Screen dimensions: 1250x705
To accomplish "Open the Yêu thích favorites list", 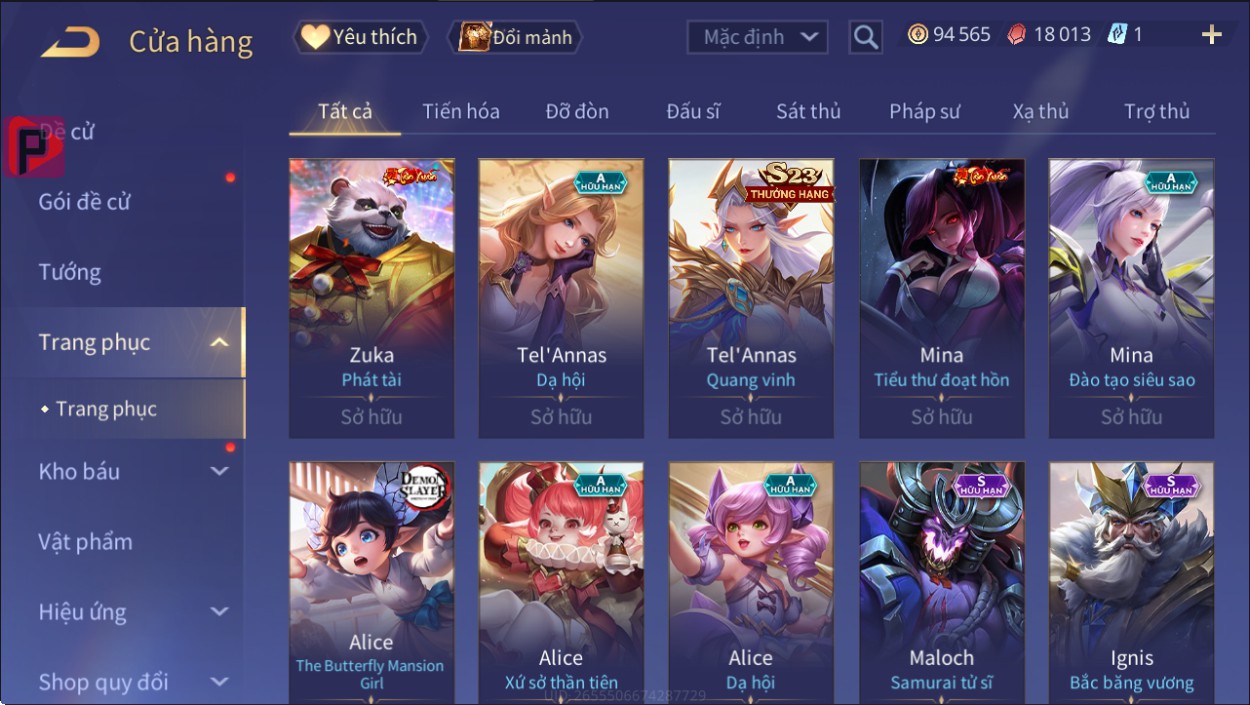I will (x=360, y=38).
